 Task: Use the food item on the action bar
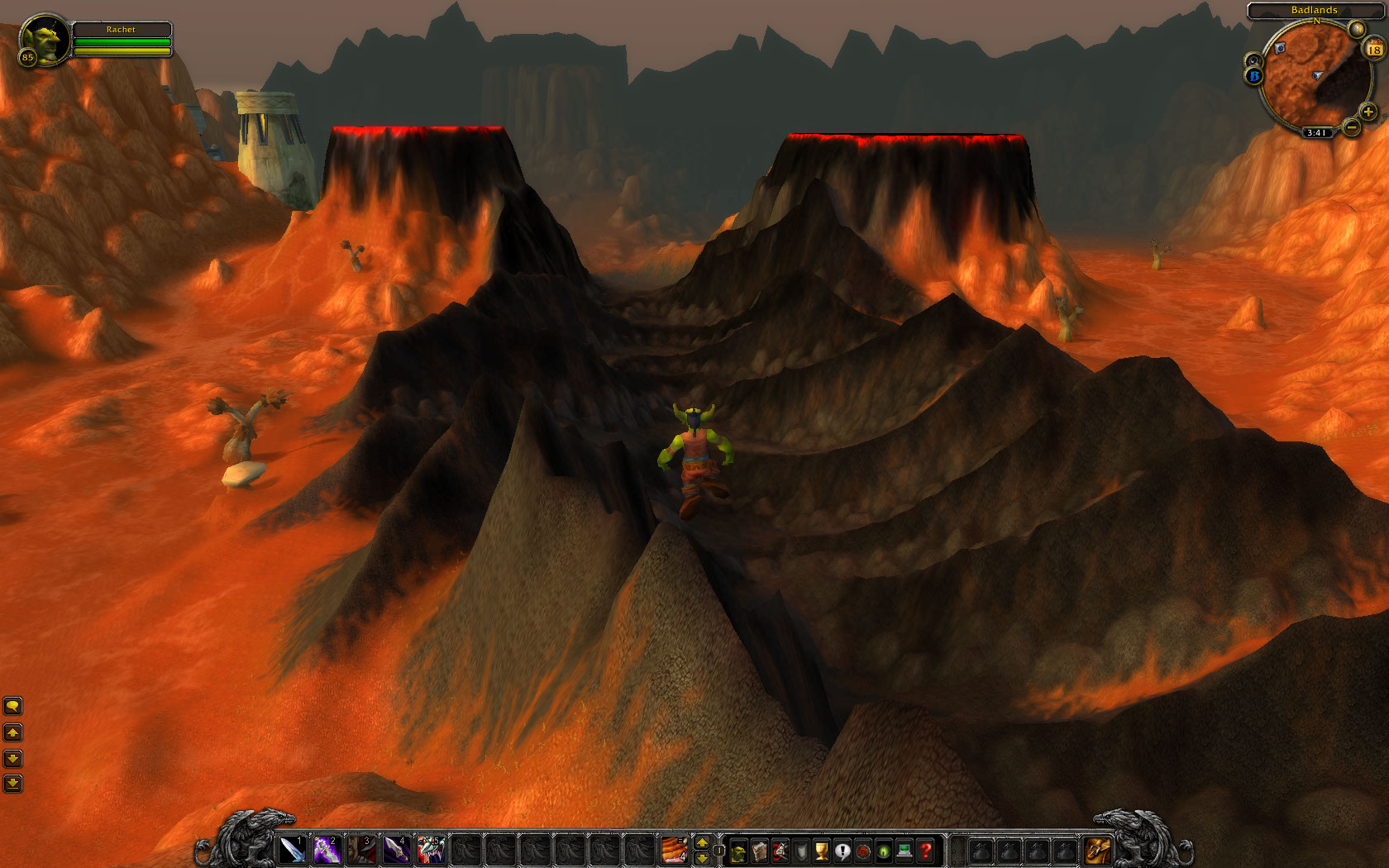(x=674, y=850)
